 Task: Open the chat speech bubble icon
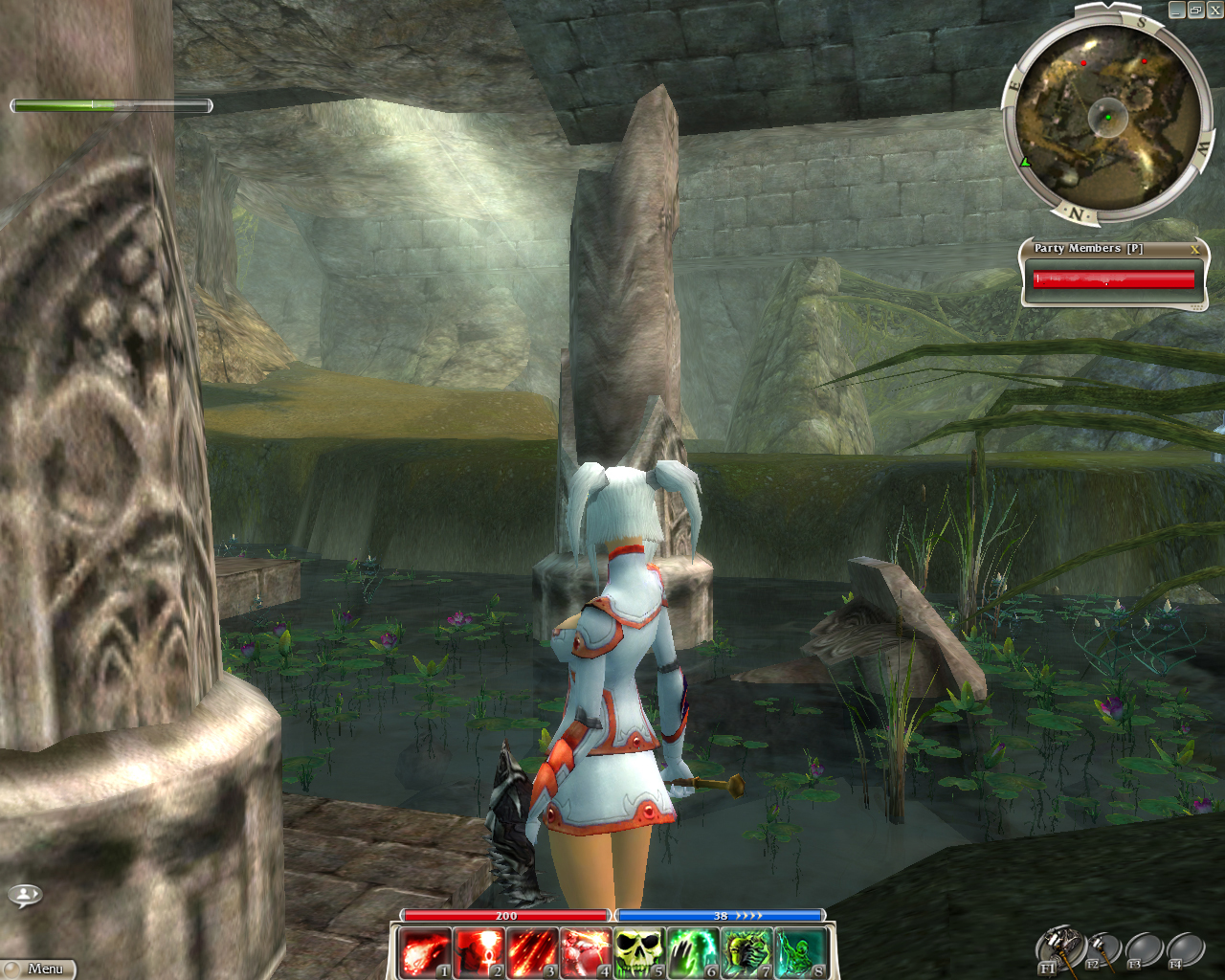click(25, 895)
